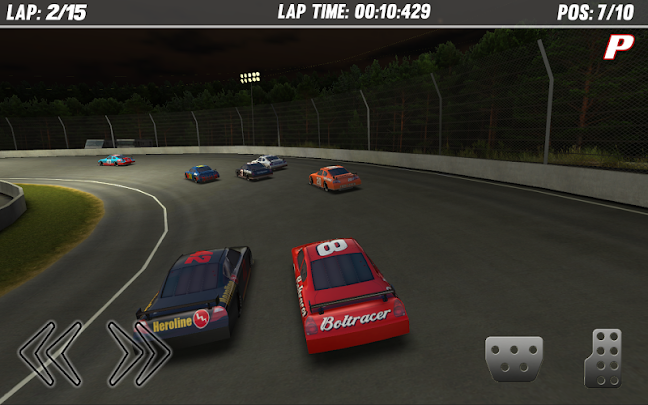Tap the brake pedal
The height and width of the screenshot is (405, 648).
514,358
